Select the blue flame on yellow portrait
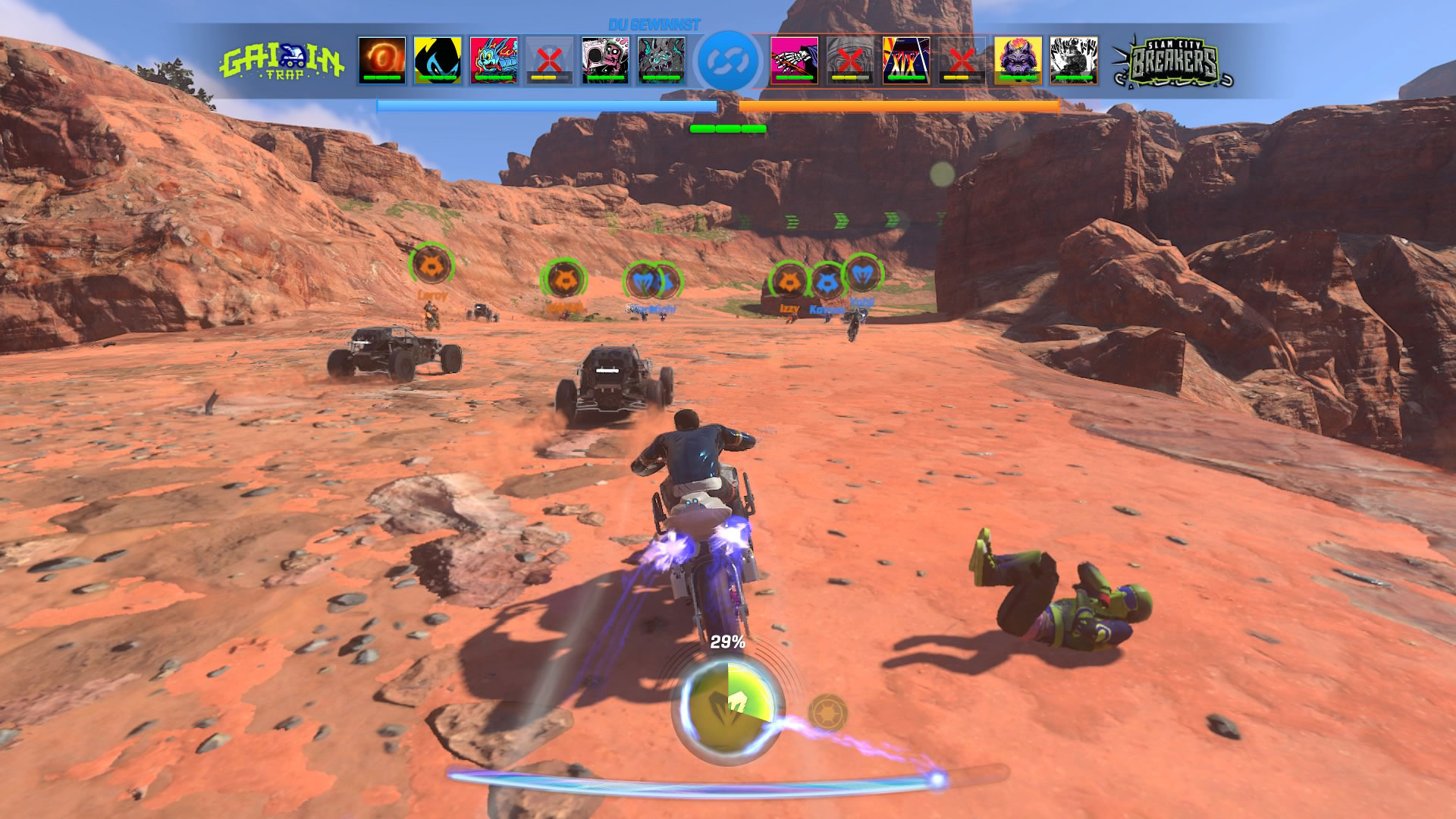 [438, 59]
